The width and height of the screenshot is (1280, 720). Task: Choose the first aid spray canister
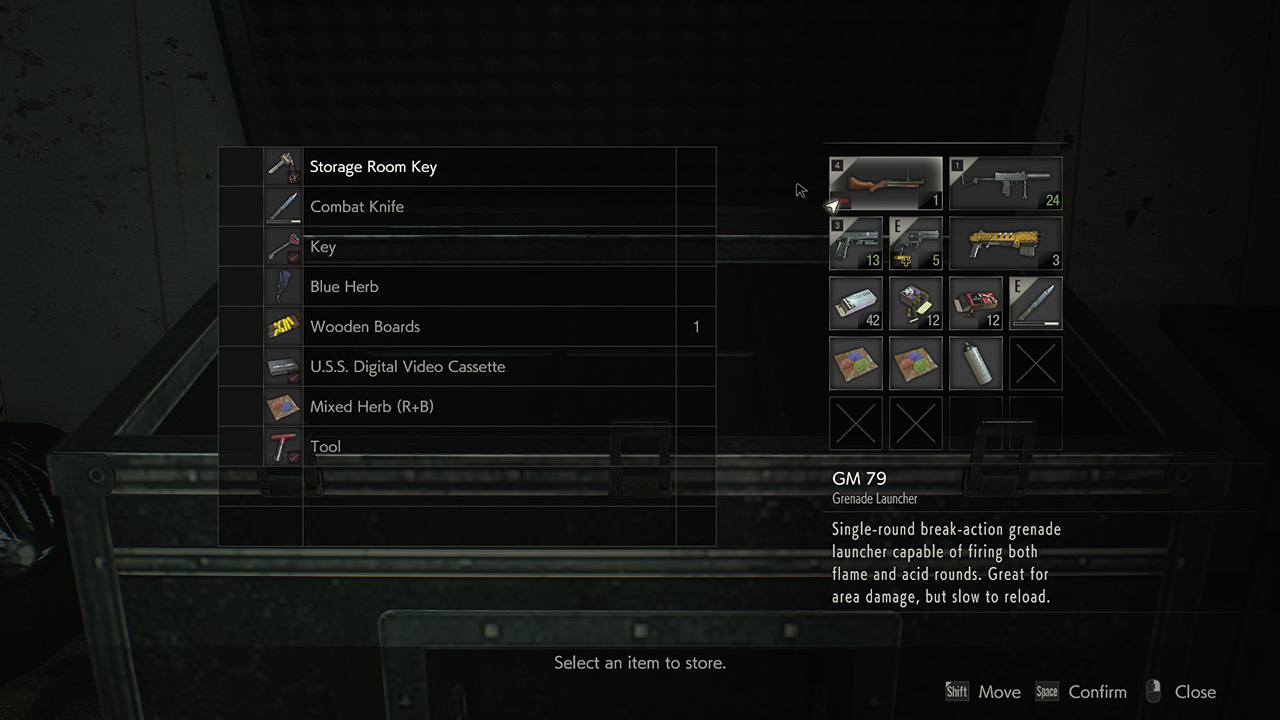[976, 363]
